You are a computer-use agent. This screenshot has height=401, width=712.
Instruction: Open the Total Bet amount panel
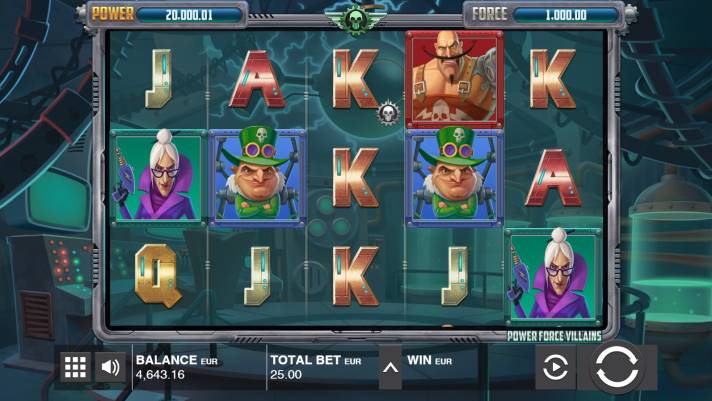point(316,367)
